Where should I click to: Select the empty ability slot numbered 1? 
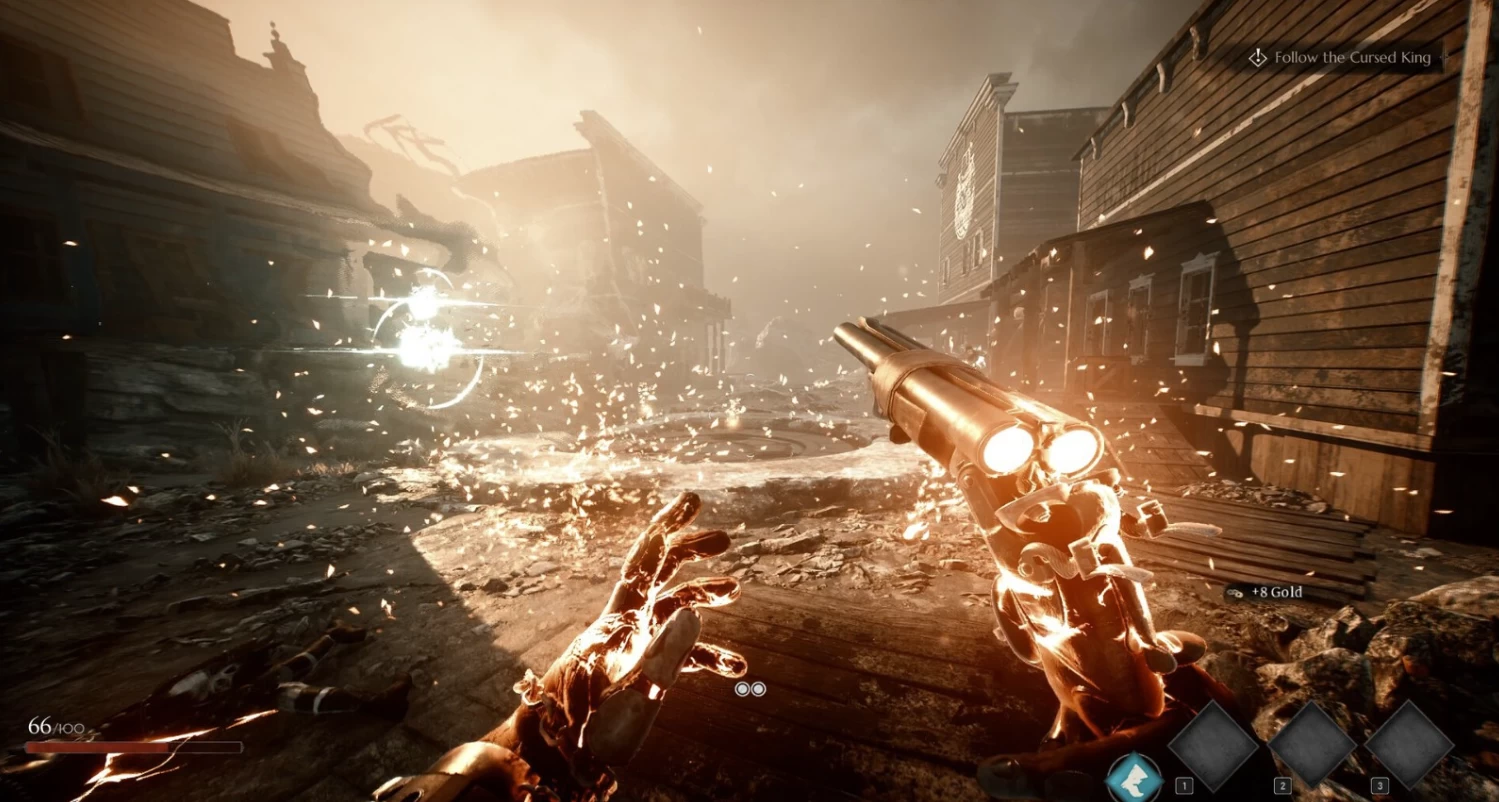click(1213, 744)
